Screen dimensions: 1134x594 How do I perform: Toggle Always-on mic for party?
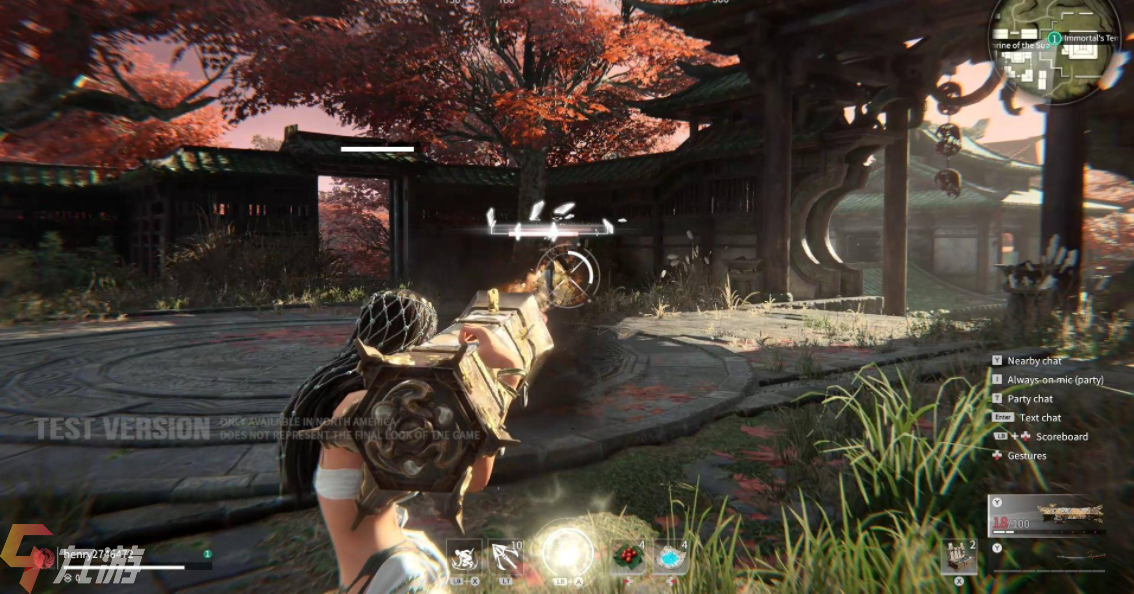1055,380
